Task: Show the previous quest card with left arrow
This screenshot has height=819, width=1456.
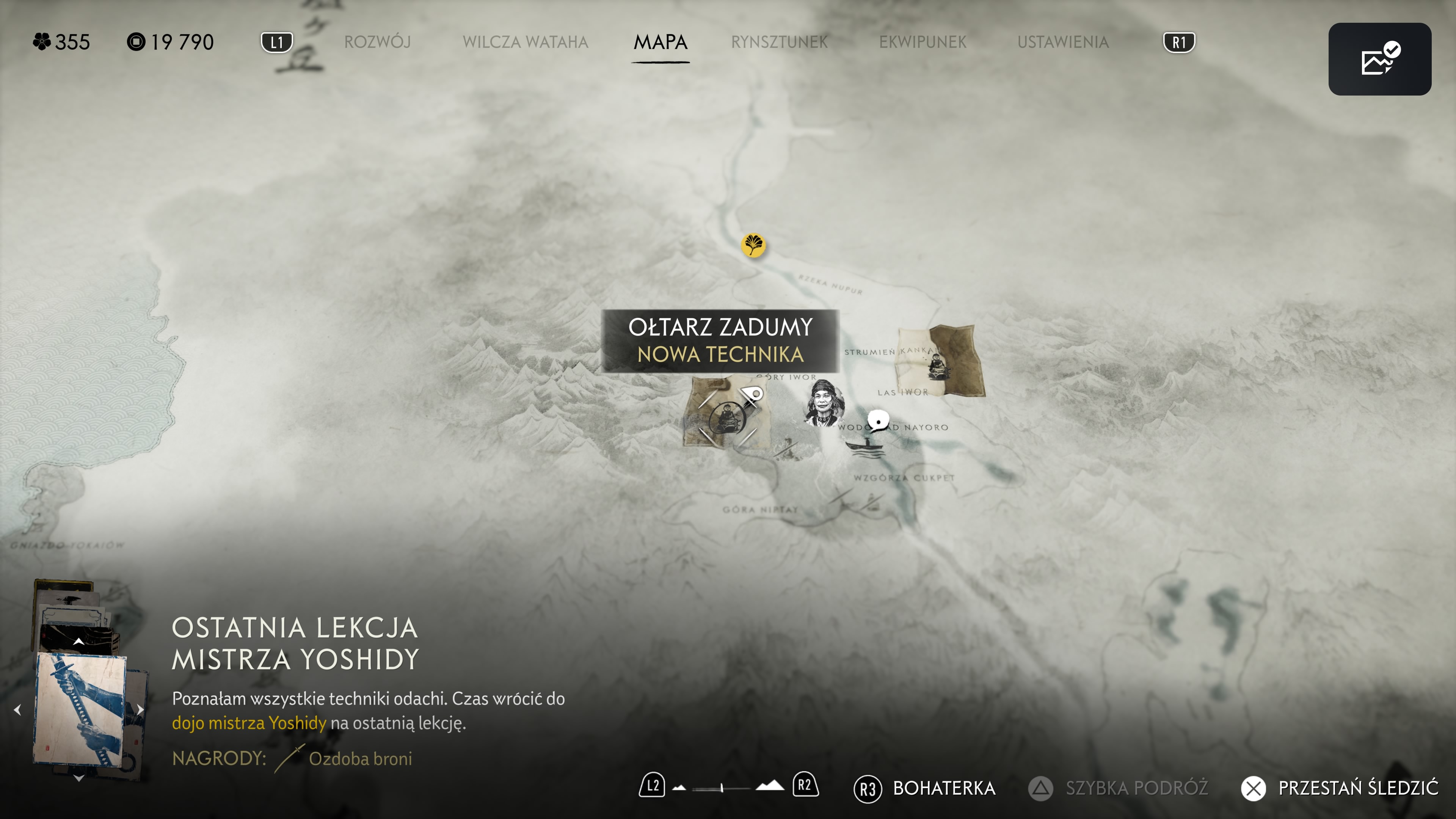Action: pos(17,709)
